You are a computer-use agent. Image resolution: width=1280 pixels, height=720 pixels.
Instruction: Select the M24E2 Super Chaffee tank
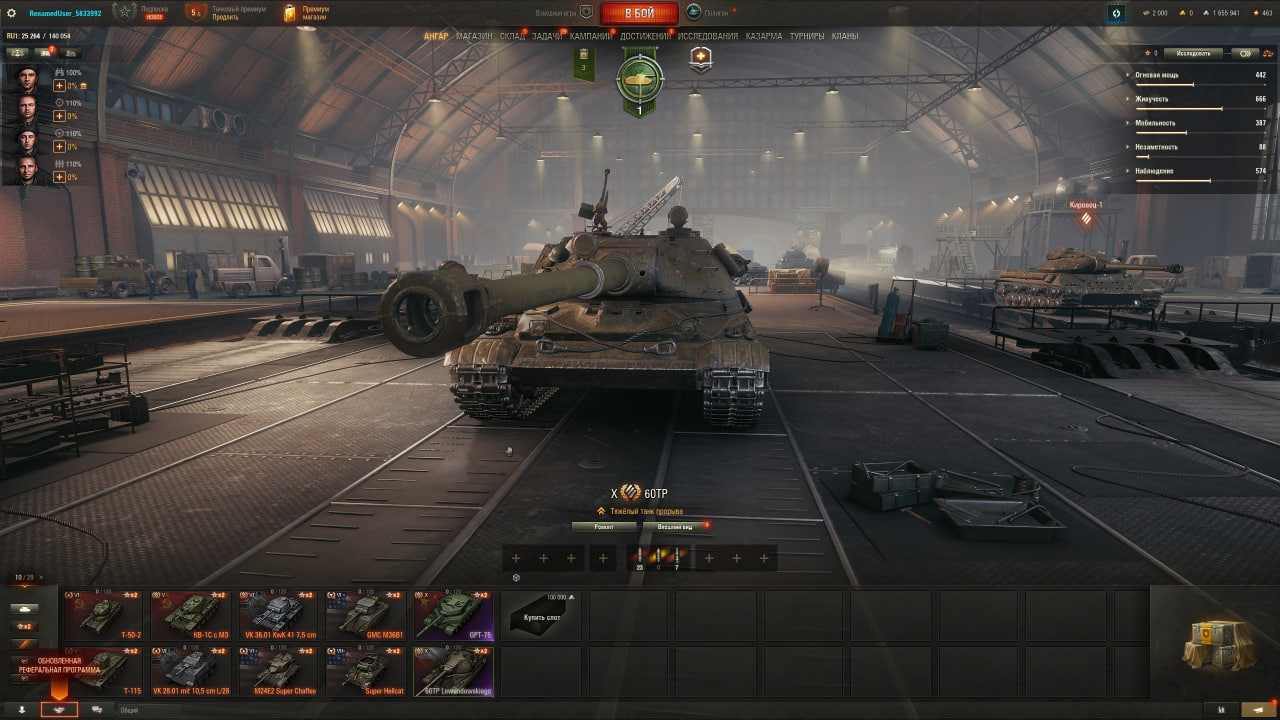tap(278, 671)
